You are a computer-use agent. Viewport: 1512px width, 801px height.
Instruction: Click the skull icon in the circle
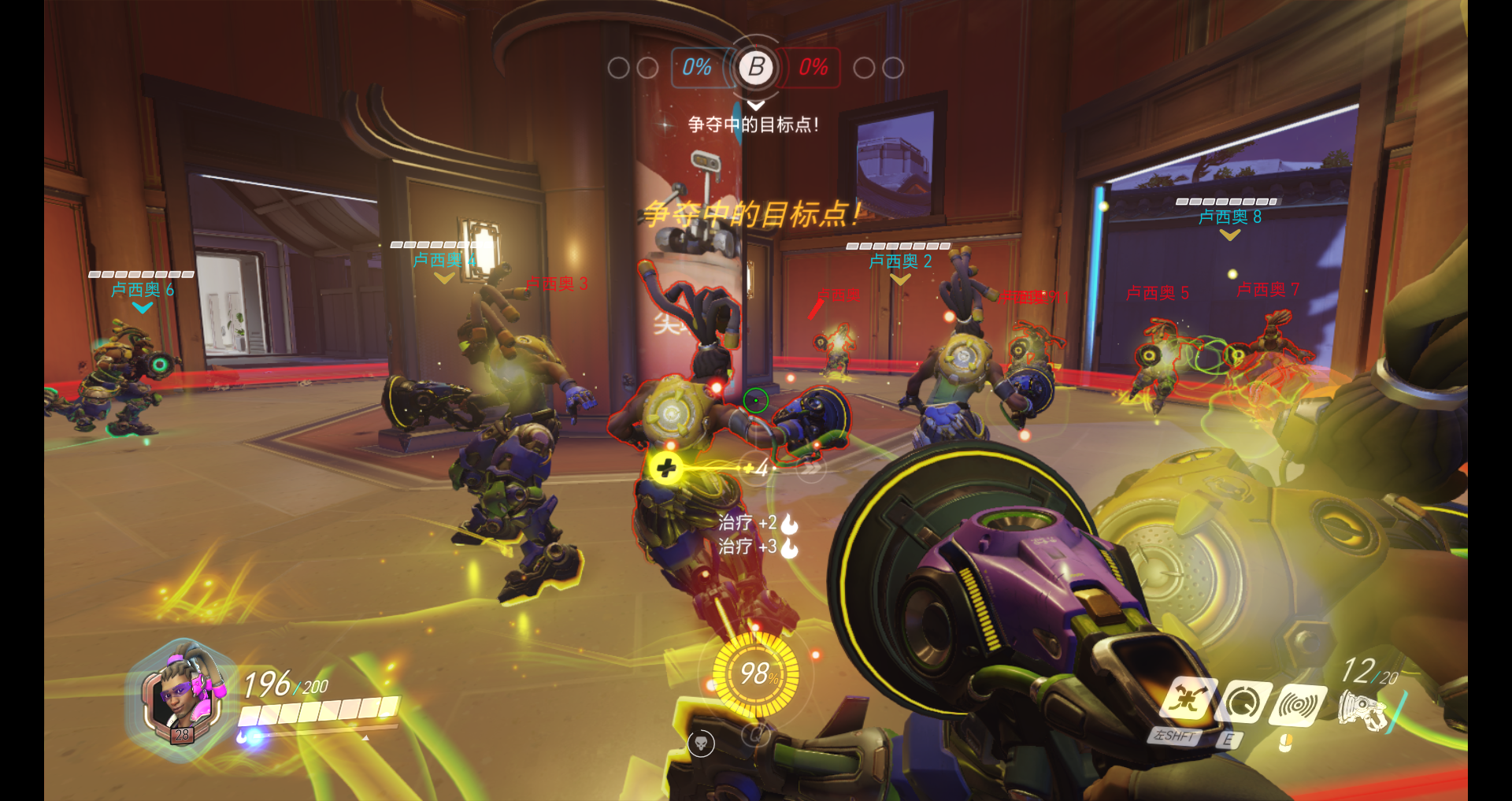pyautogui.click(x=701, y=743)
